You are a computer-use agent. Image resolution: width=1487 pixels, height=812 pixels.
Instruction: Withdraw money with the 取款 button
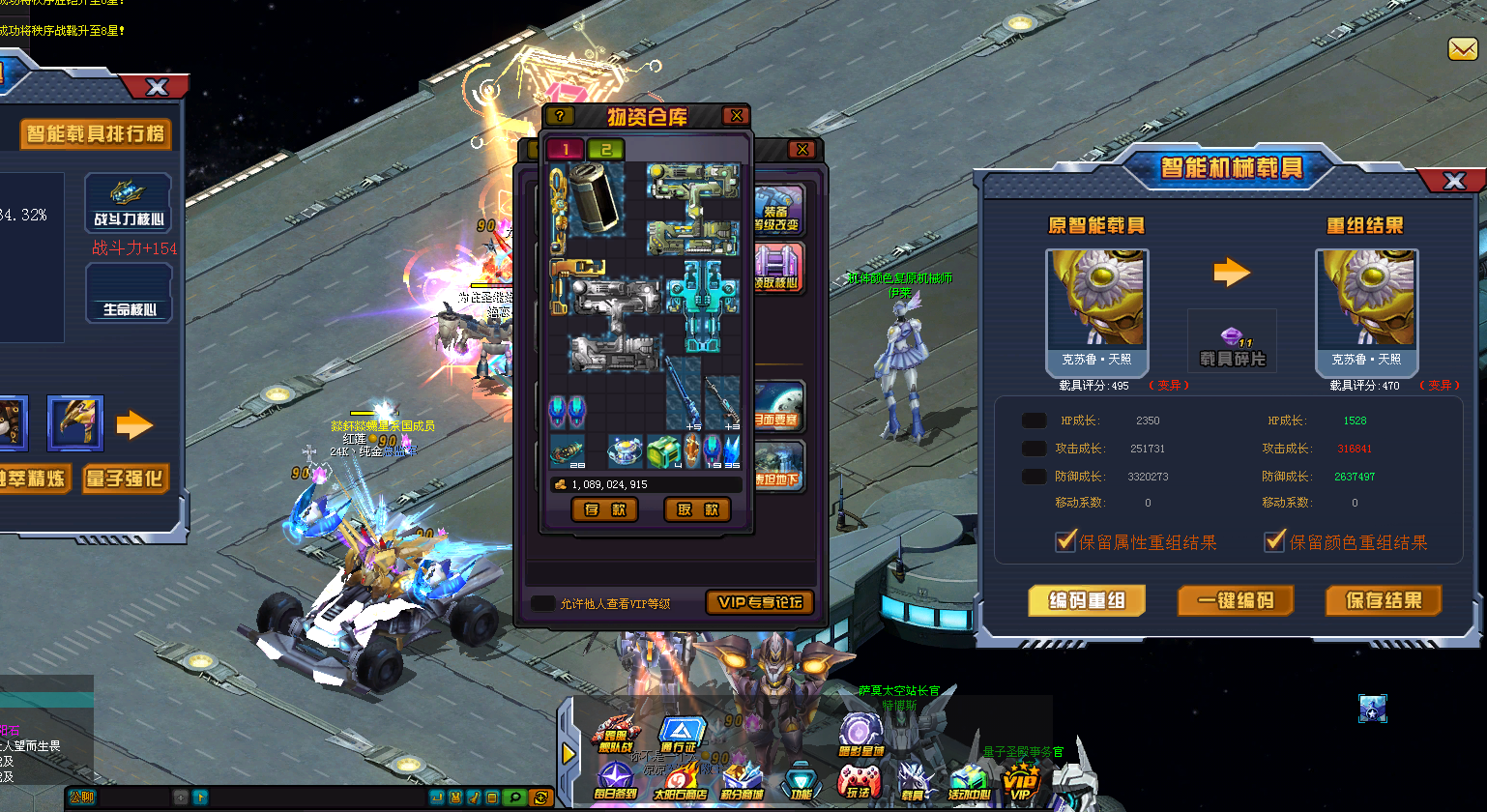[x=697, y=509]
